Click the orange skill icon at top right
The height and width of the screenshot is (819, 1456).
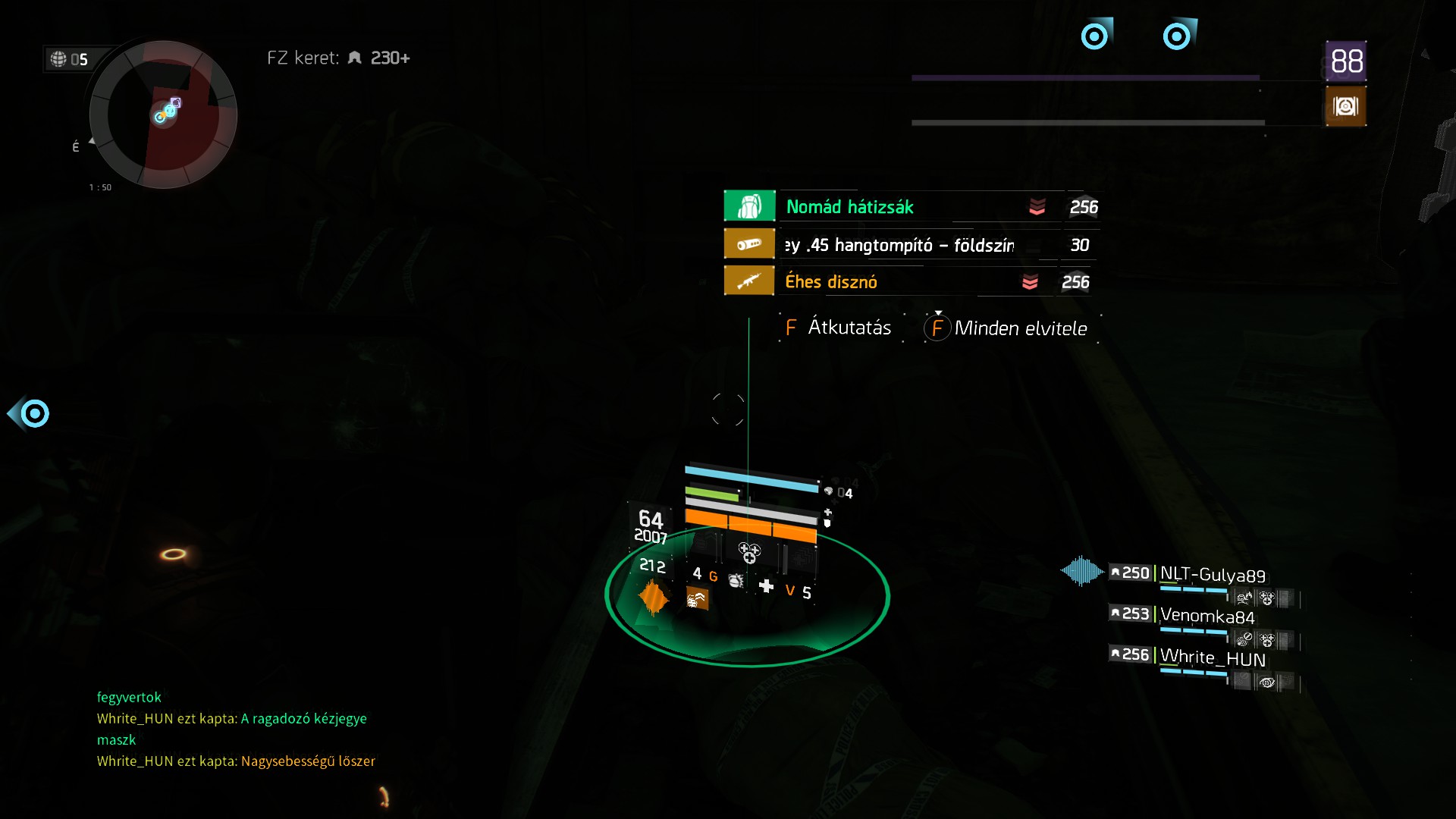(1345, 106)
